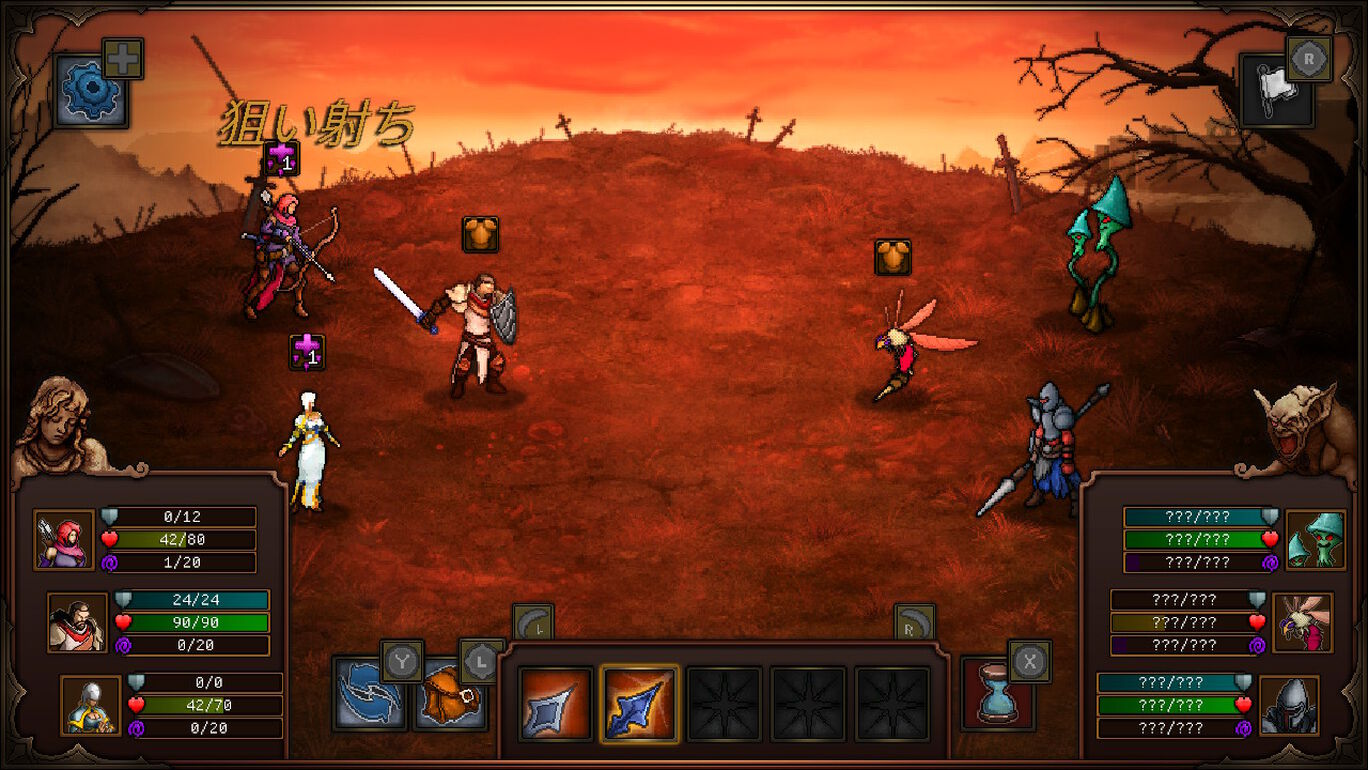This screenshot has width=1368, height=770.
Task: Click the armor icon above the wasp enemy
Action: click(x=891, y=256)
